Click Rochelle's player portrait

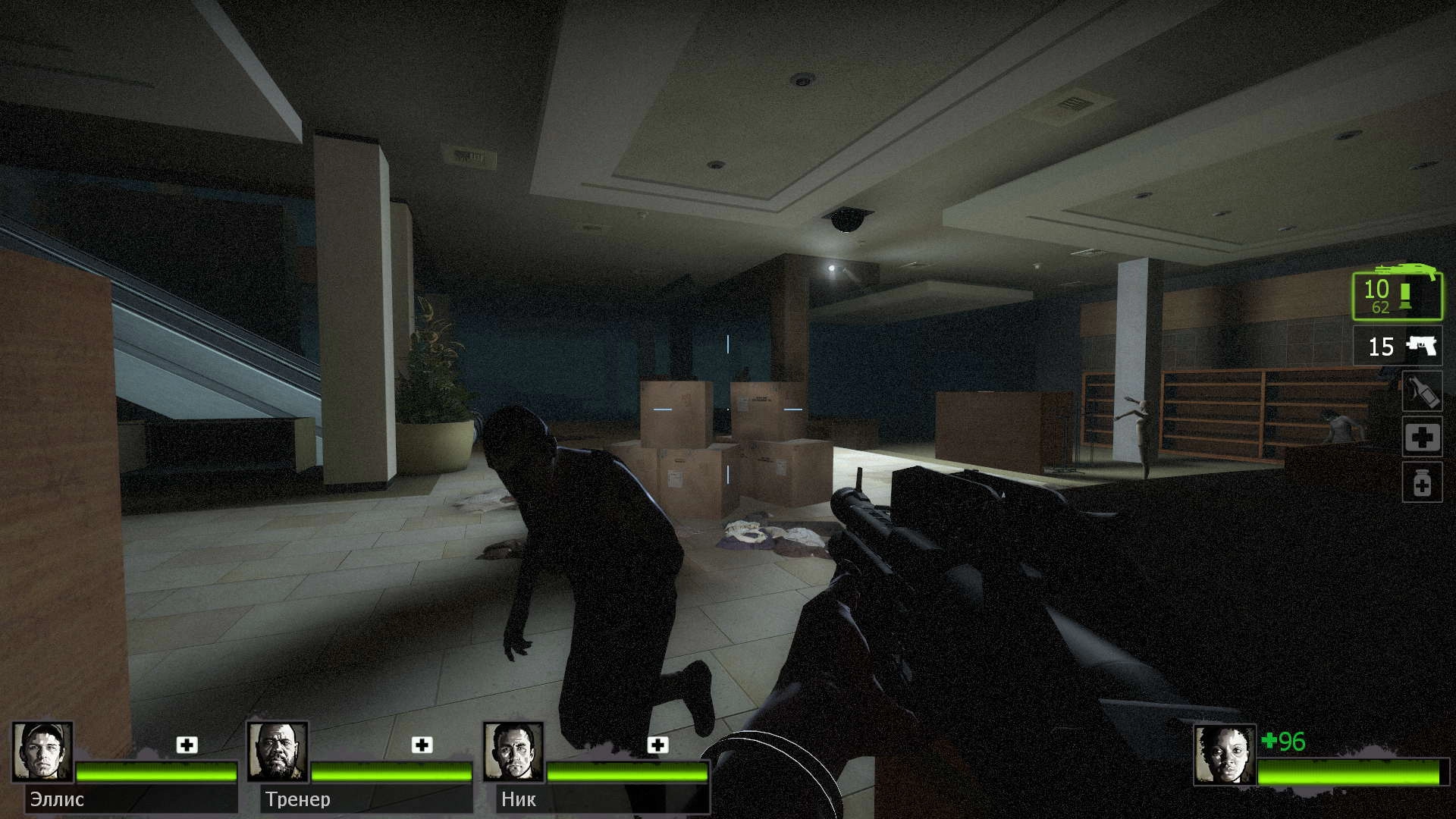[x=1224, y=755]
